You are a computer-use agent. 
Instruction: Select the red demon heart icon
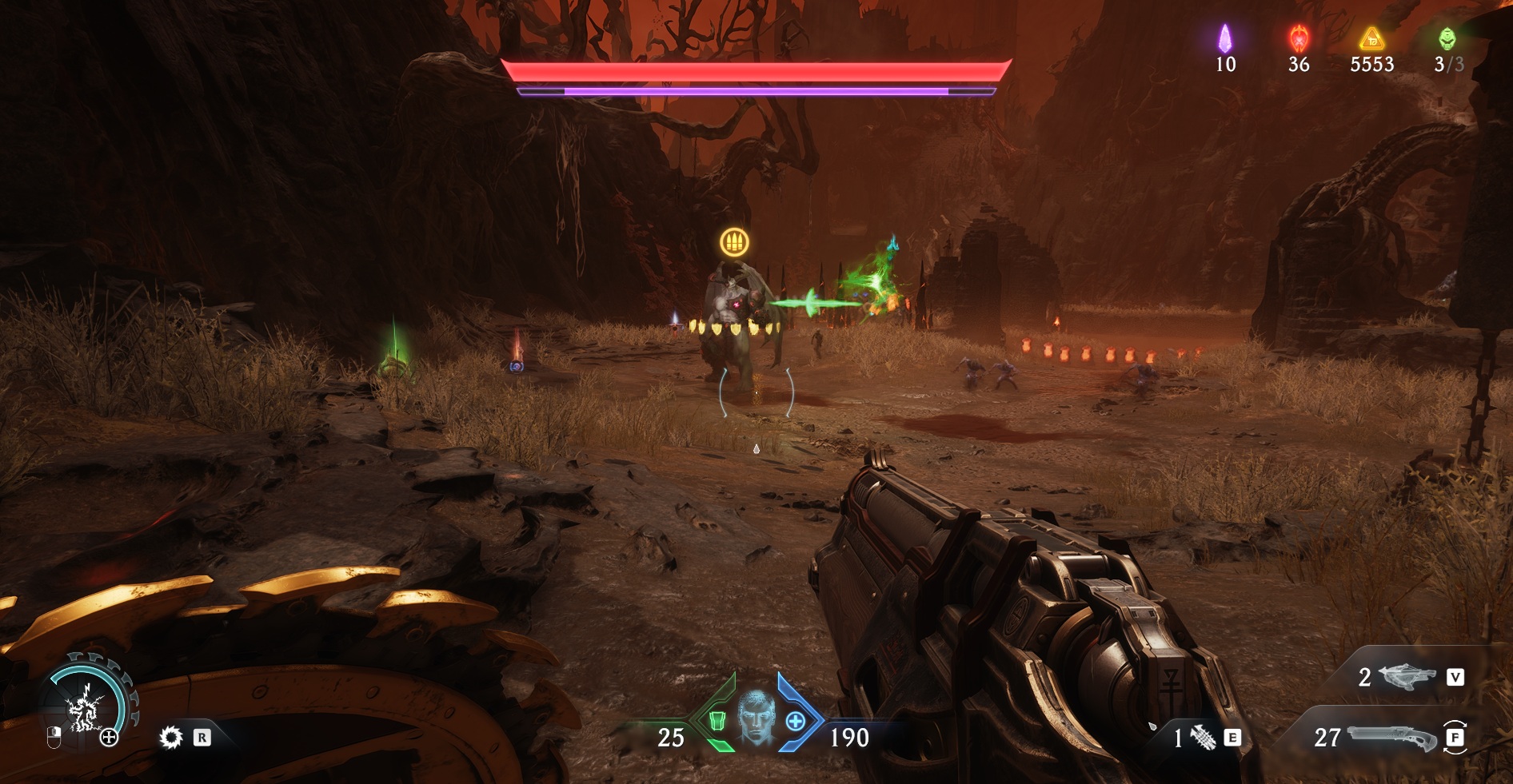coord(1299,38)
